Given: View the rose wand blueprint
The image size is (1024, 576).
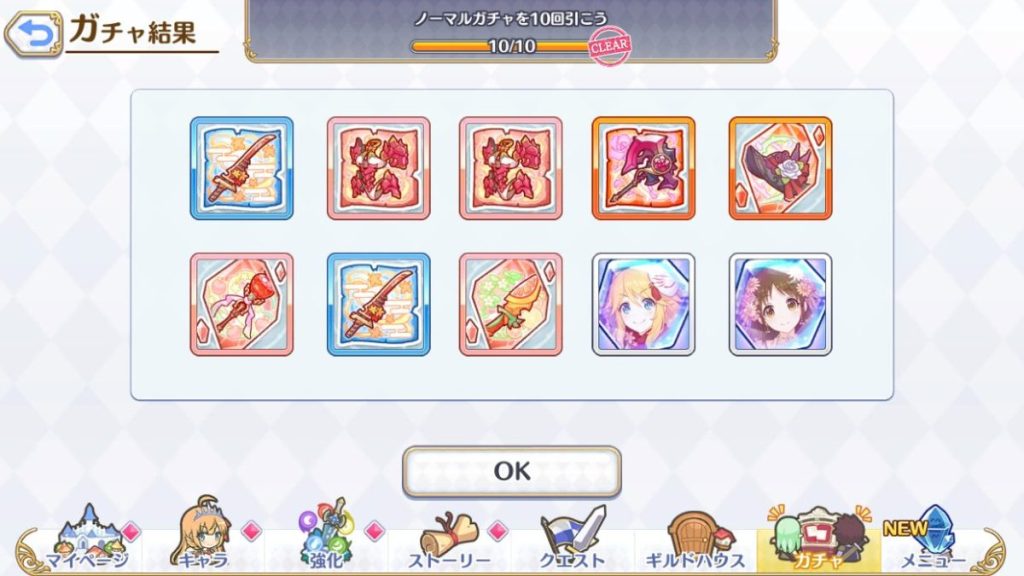Looking at the screenshot, I should 241,304.
